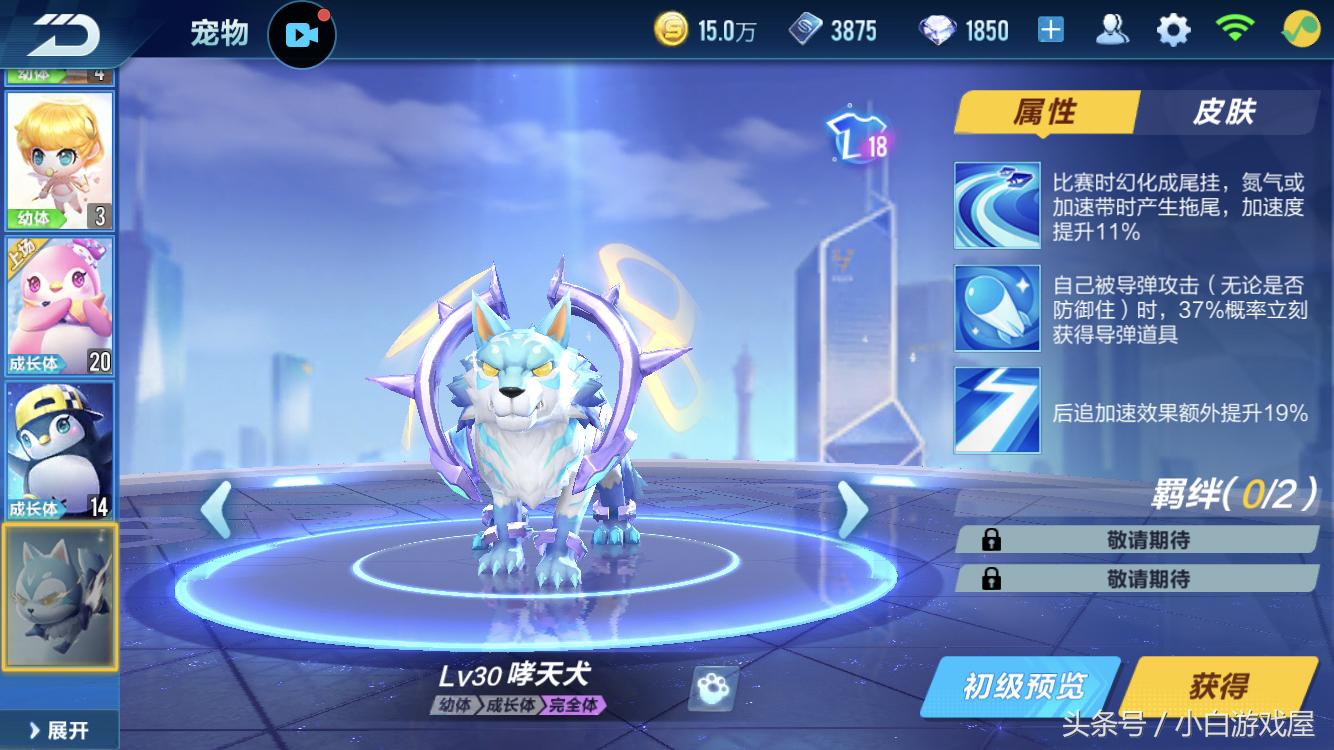This screenshot has width=1334, height=750.
Task: View the missile skill icon
Action: pos(997,308)
